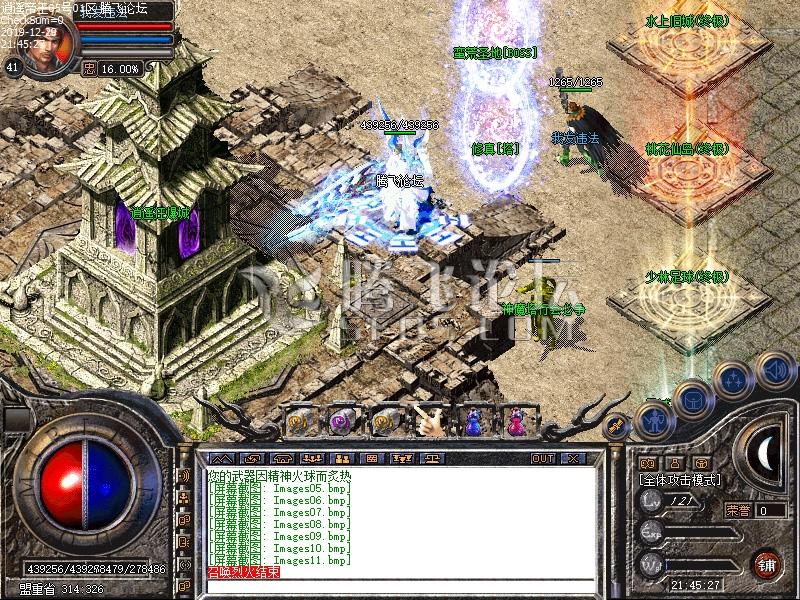Click the OUT button above chat
800x600 pixels.
(542, 459)
